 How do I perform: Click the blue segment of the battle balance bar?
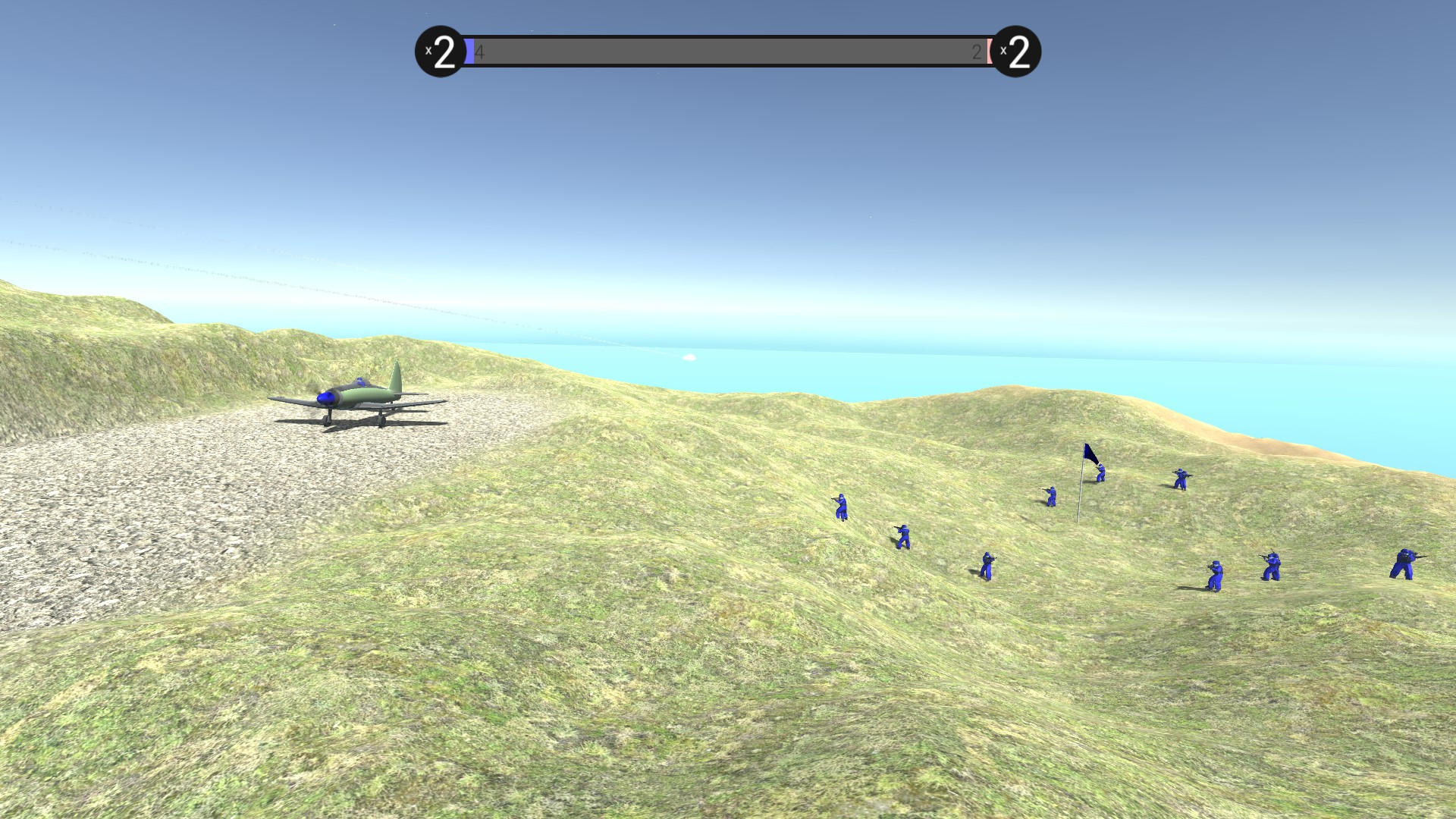click(471, 52)
